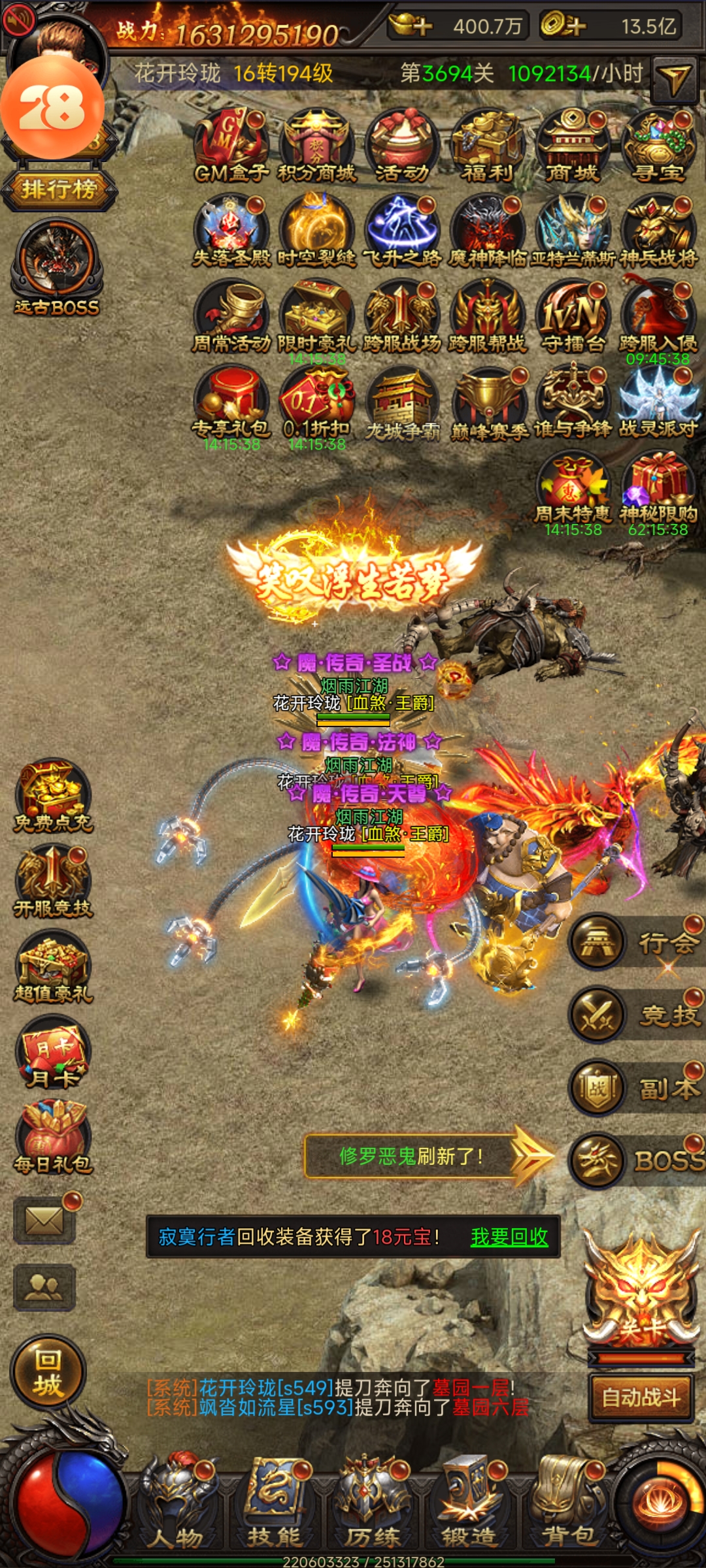Enter the 积分商城 points shop

pos(316,146)
